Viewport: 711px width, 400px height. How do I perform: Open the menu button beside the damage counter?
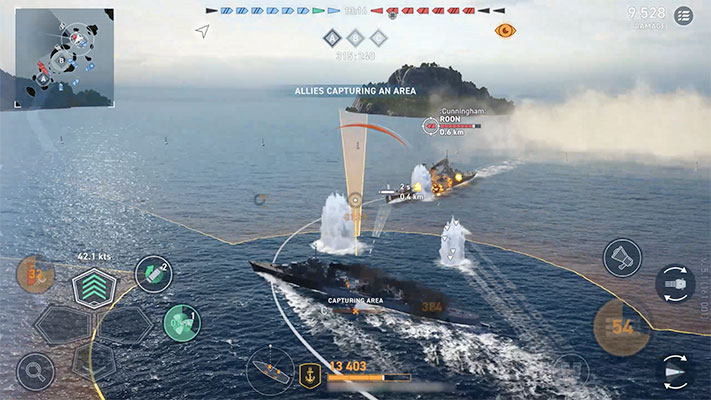pyautogui.click(x=683, y=15)
